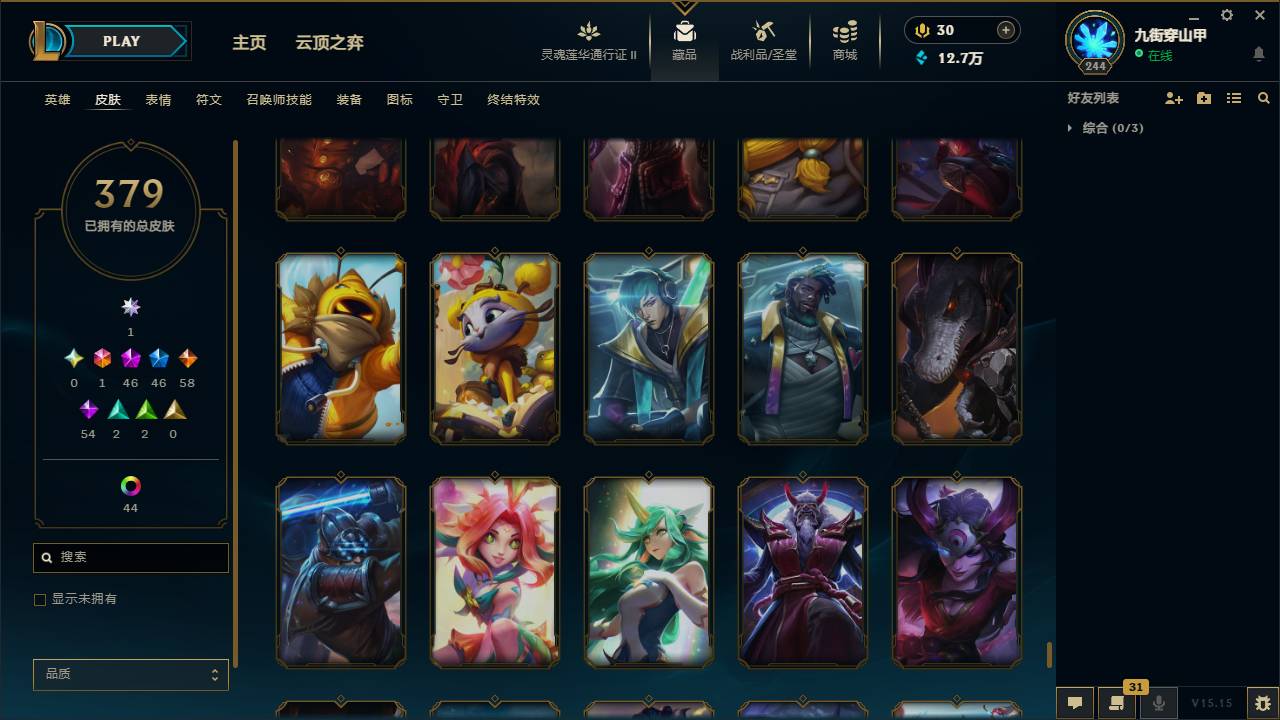Open messages showing 31 notifications
This screenshot has height=720, width=1280.
point(1117,703)
